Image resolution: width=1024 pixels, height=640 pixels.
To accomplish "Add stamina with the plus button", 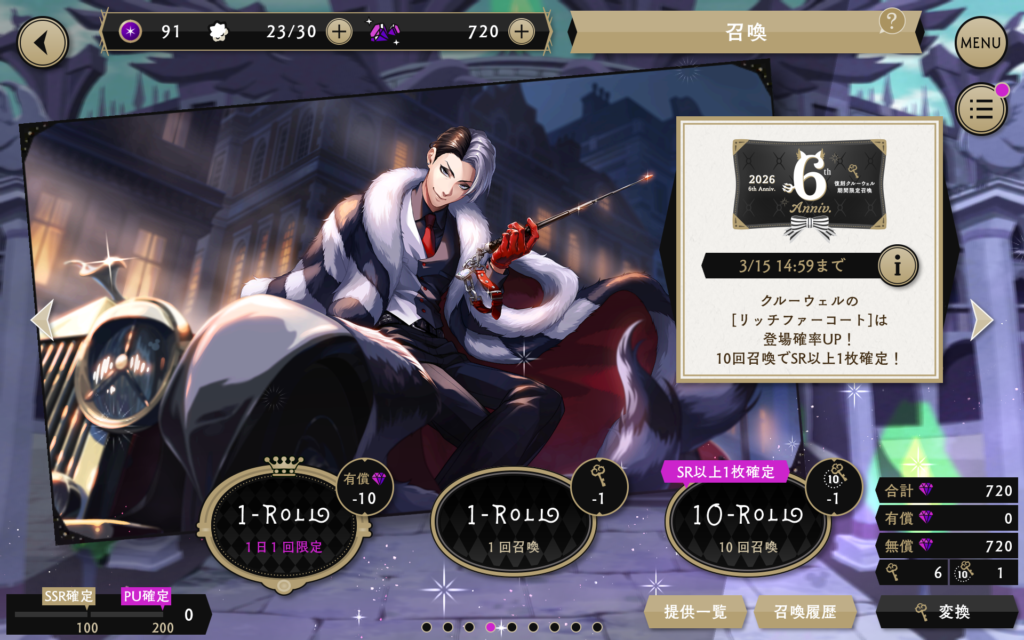I will point(339,32).
